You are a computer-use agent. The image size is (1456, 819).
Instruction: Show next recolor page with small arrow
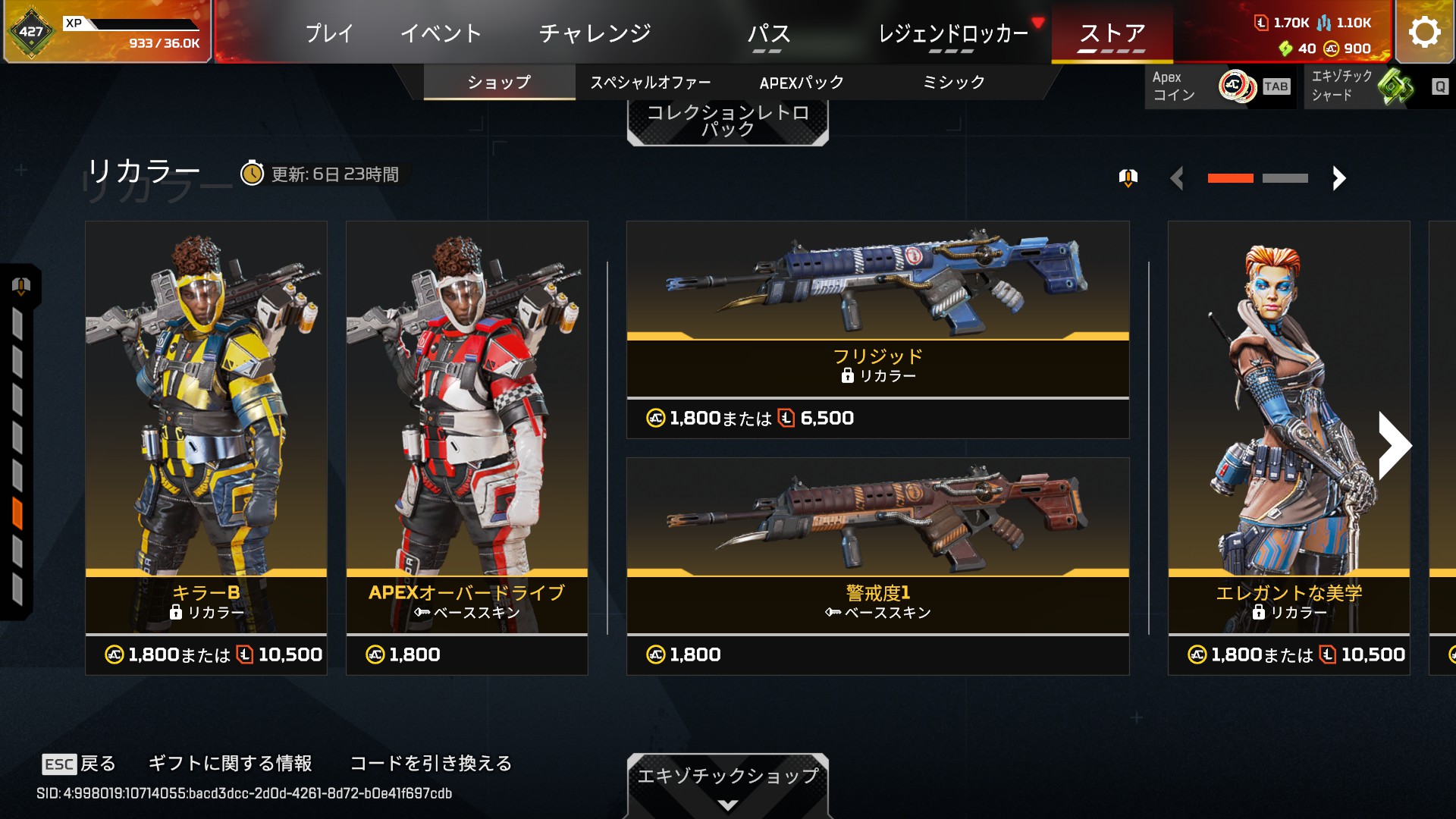(1338, 178)
